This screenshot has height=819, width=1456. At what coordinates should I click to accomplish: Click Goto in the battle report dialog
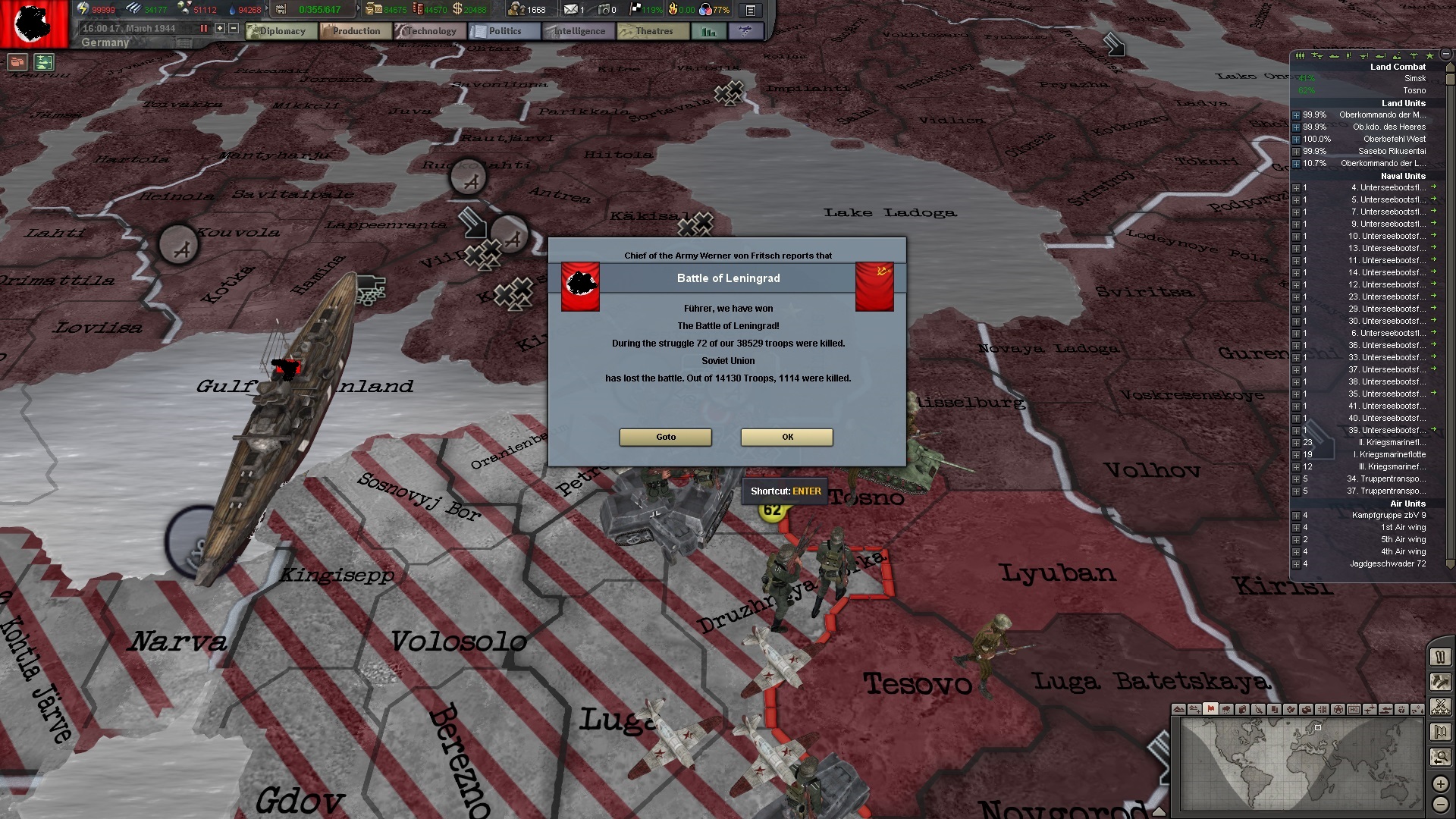665,437
